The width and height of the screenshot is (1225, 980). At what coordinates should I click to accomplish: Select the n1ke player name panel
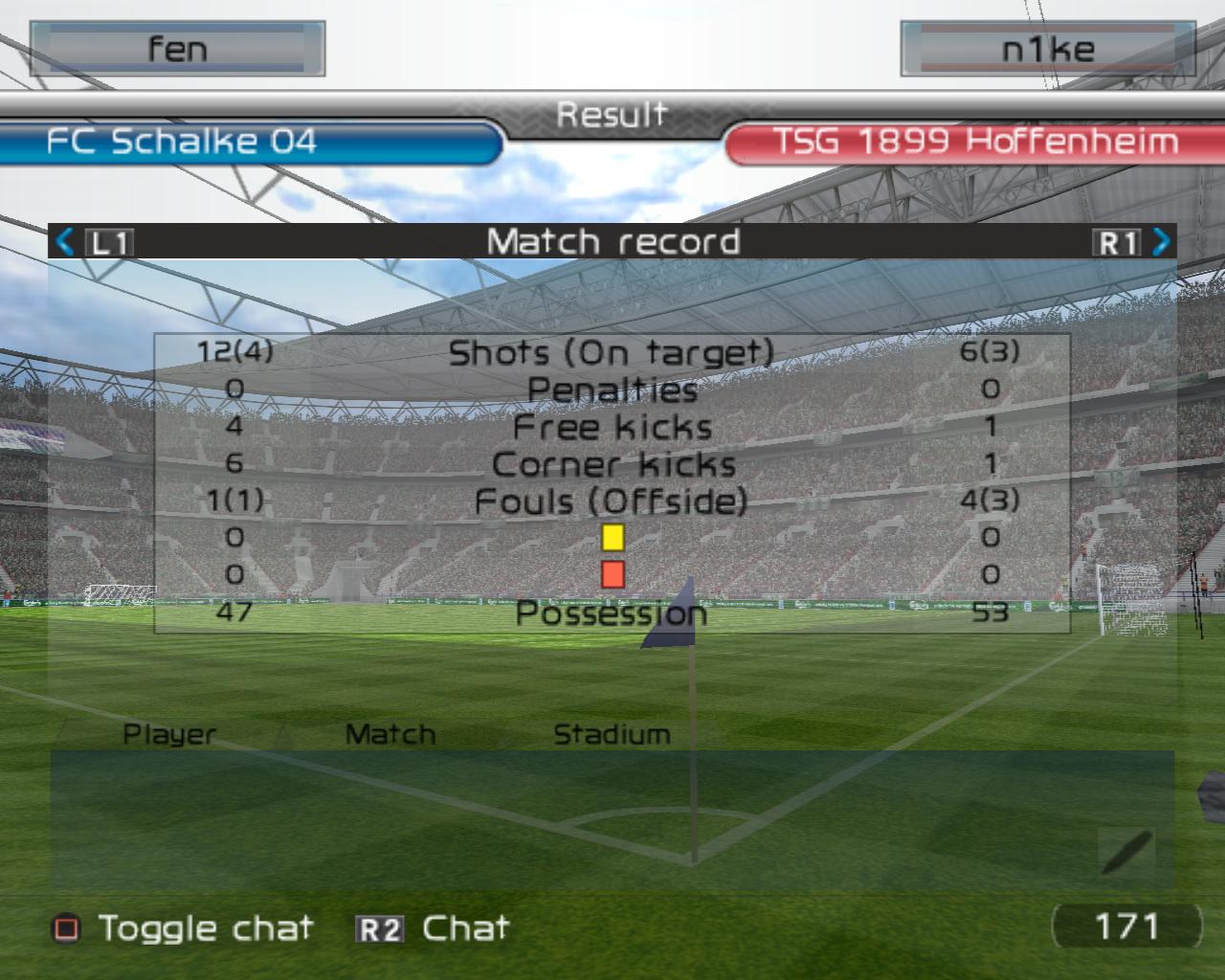tap(1047, 49)
